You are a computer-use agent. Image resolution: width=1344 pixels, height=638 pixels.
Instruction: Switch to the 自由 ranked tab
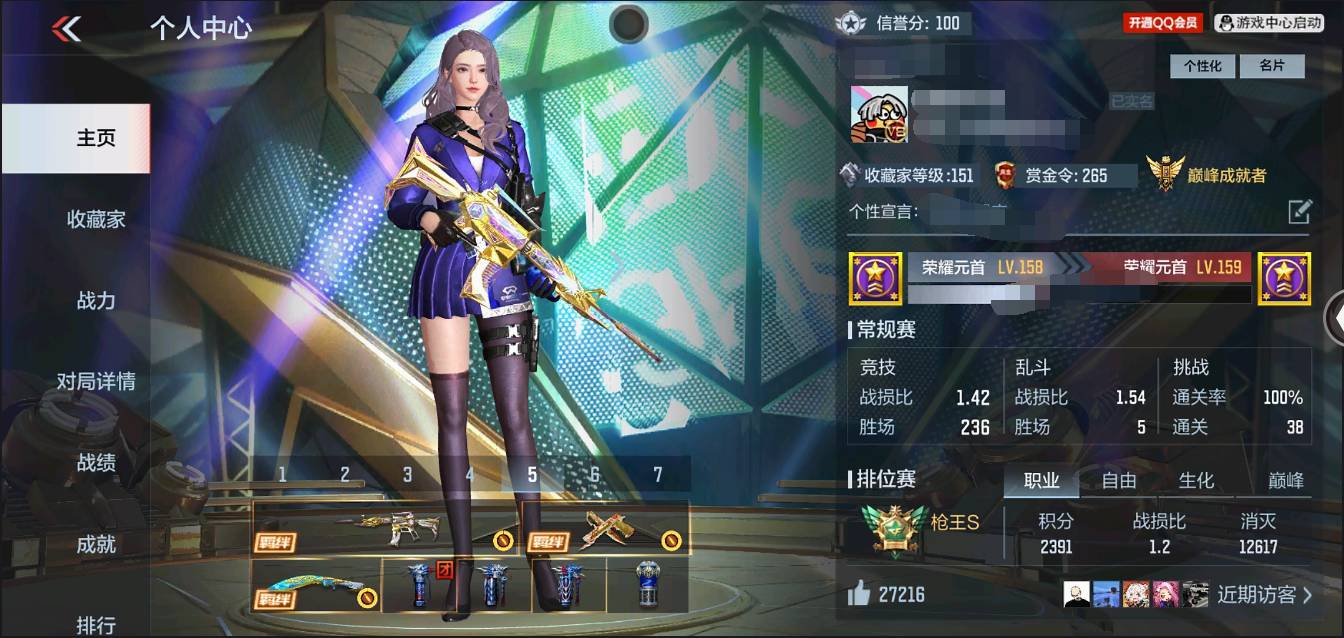1119,481
